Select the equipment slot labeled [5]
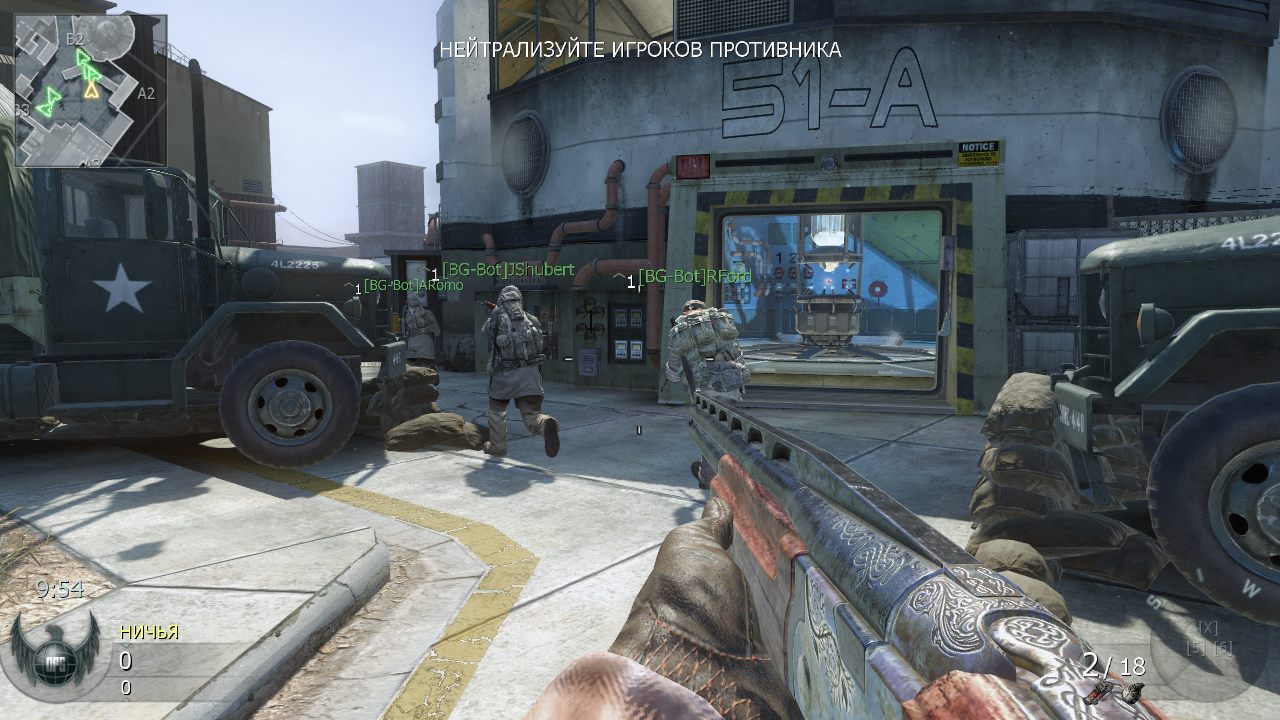 pos(1197,648)
